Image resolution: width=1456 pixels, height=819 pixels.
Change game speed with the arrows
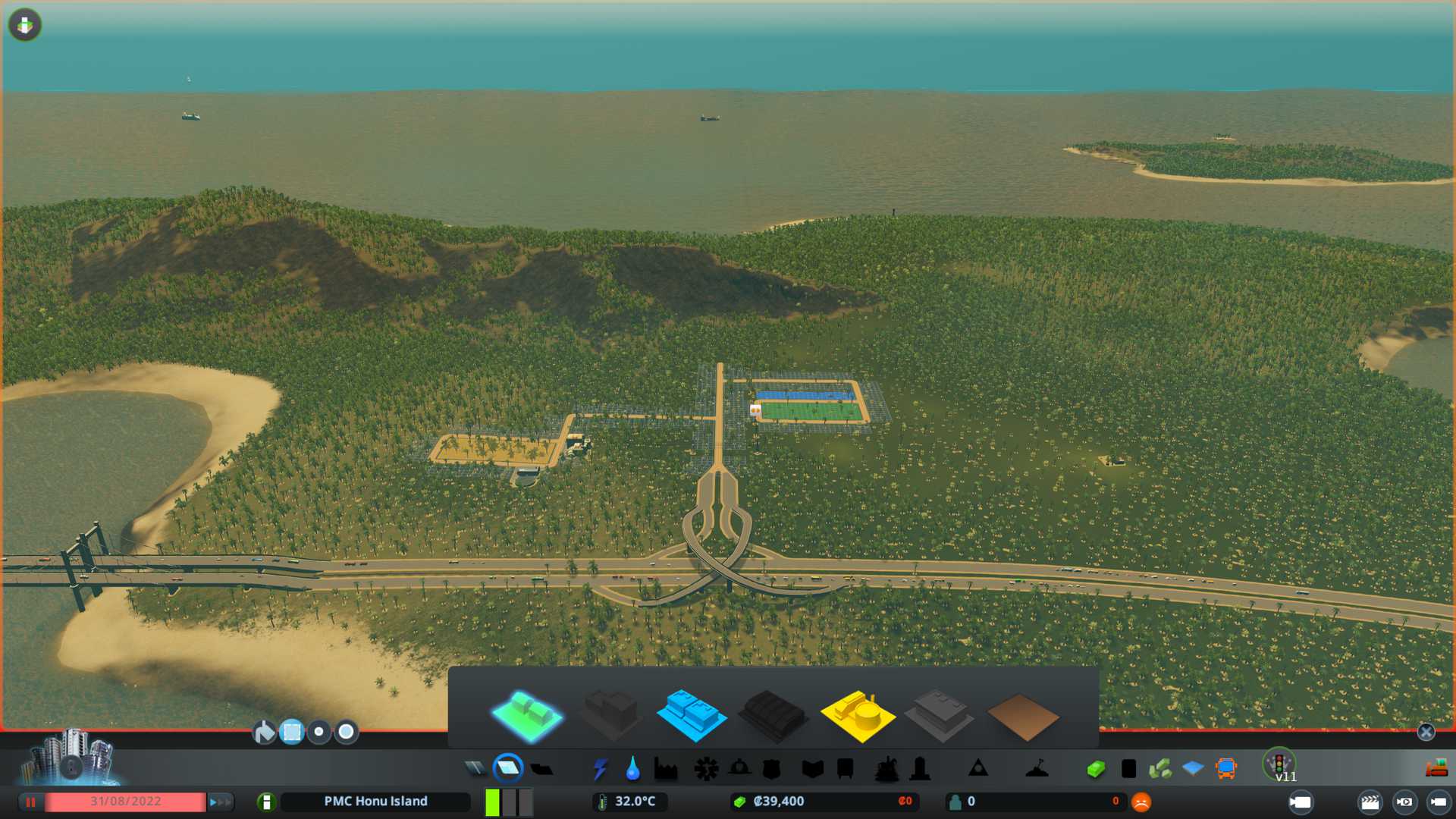pos(220,802)
